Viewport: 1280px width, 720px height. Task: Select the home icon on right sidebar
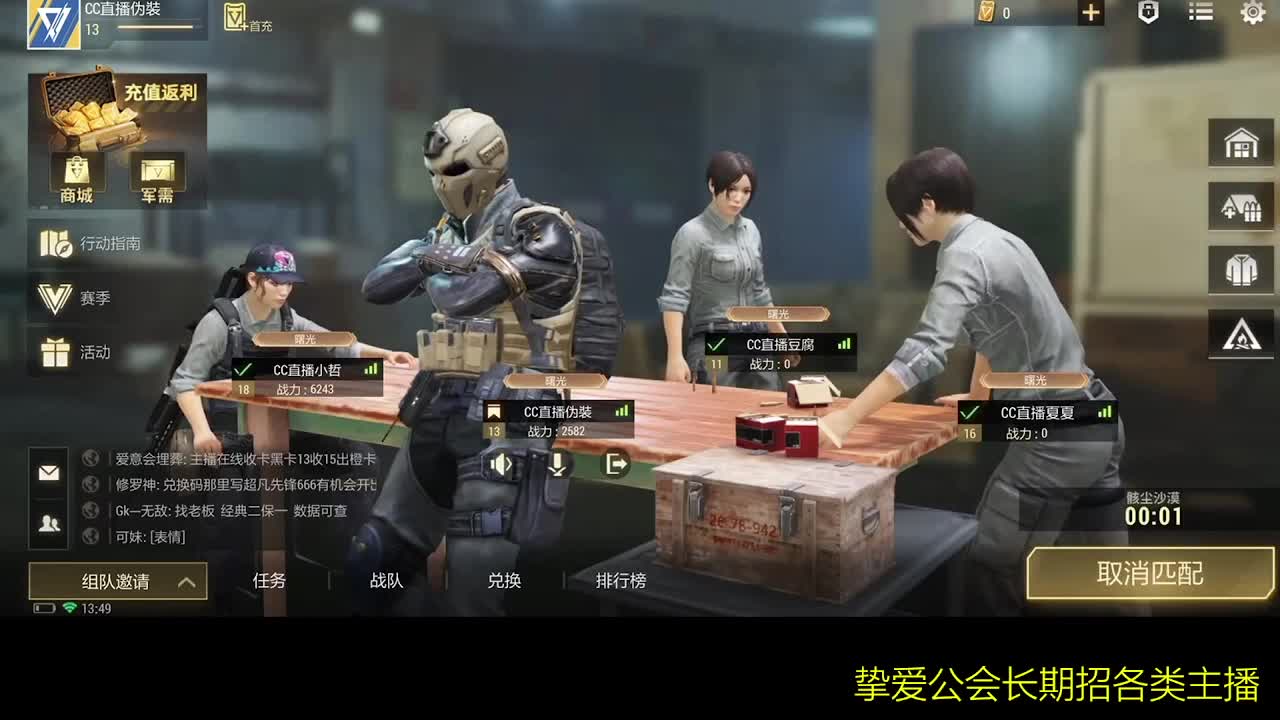tap(1241, 143)
